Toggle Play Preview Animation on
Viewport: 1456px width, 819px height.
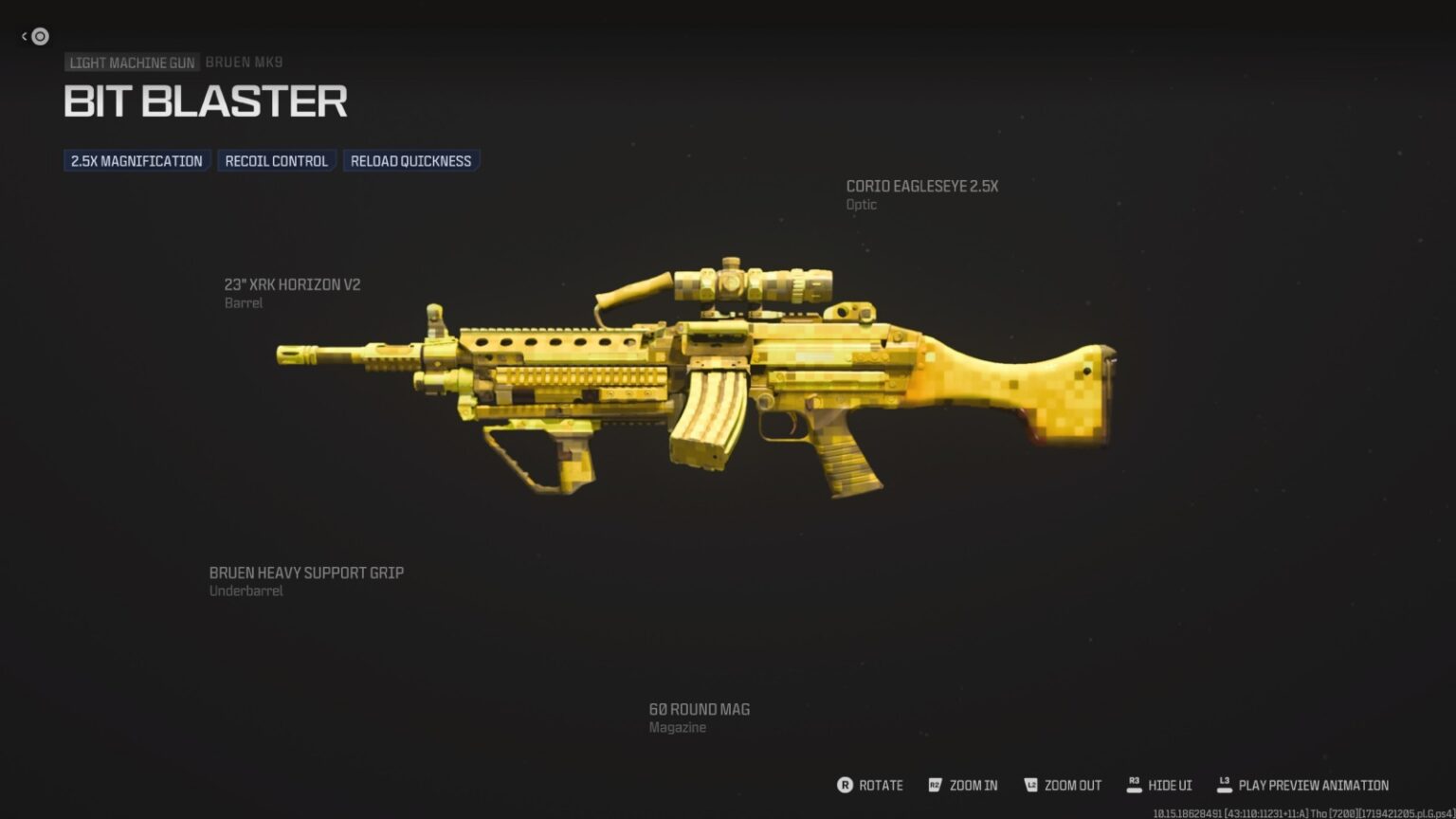[x=1307, y=785]
